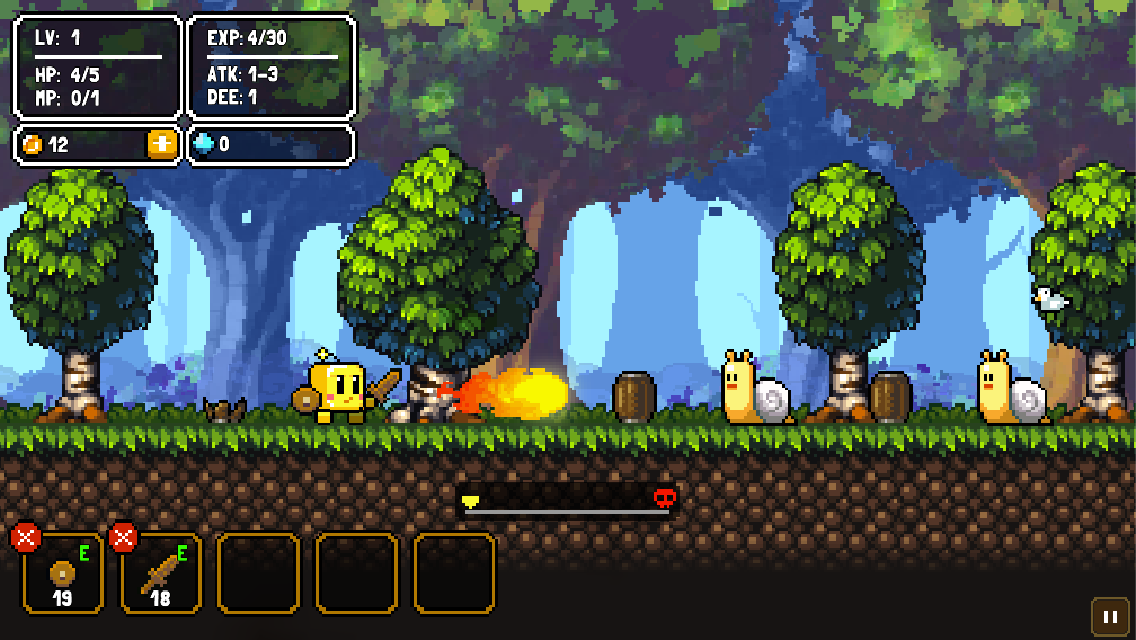Image resolution: width=1136 pixels, height=640 pixels.
Task: Add more gold coins with plus button
Action: [162, 144]
